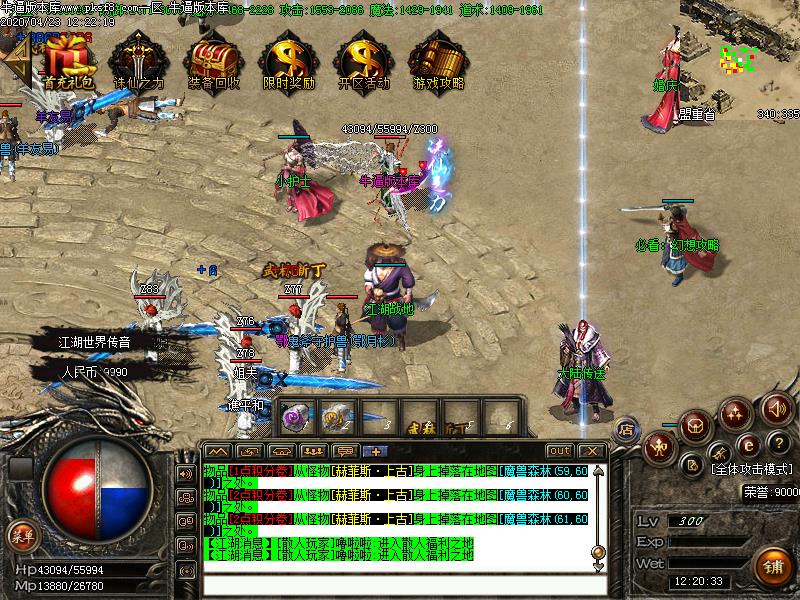Open the 店 shop round button
This screenshot has width=800, height=600.
coord(626,429)
